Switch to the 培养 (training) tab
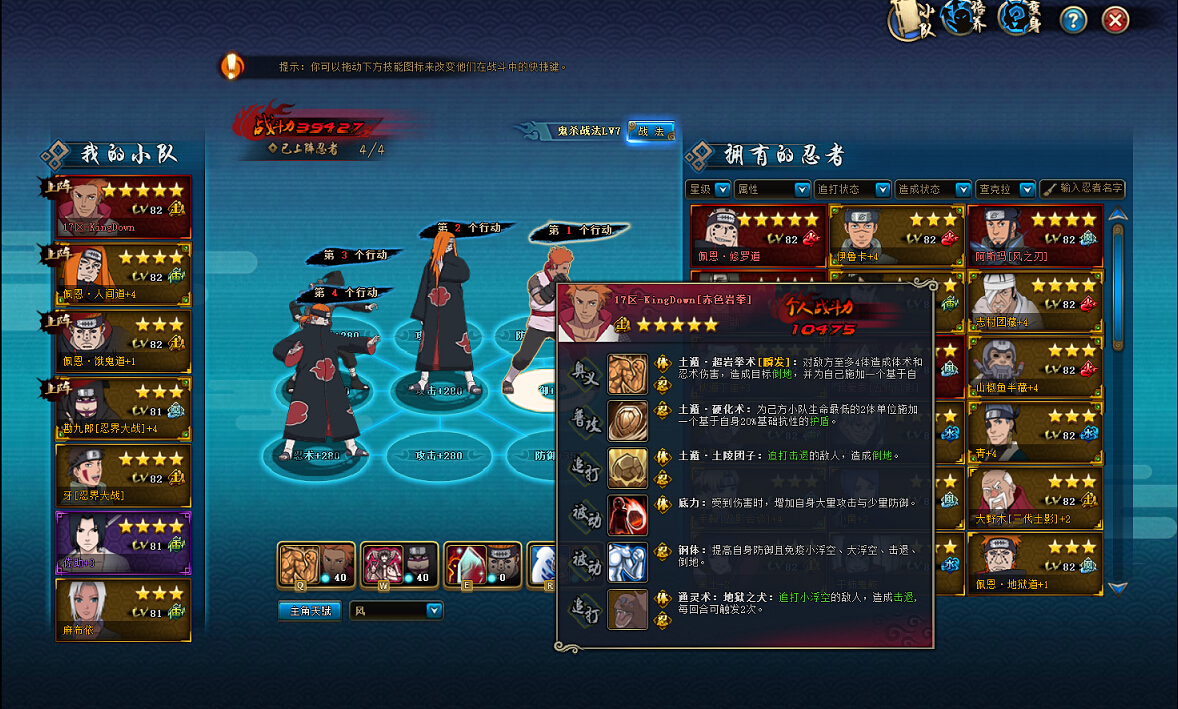The width and height of the screenshot is (1178, 709). click(x=965, y=18)
